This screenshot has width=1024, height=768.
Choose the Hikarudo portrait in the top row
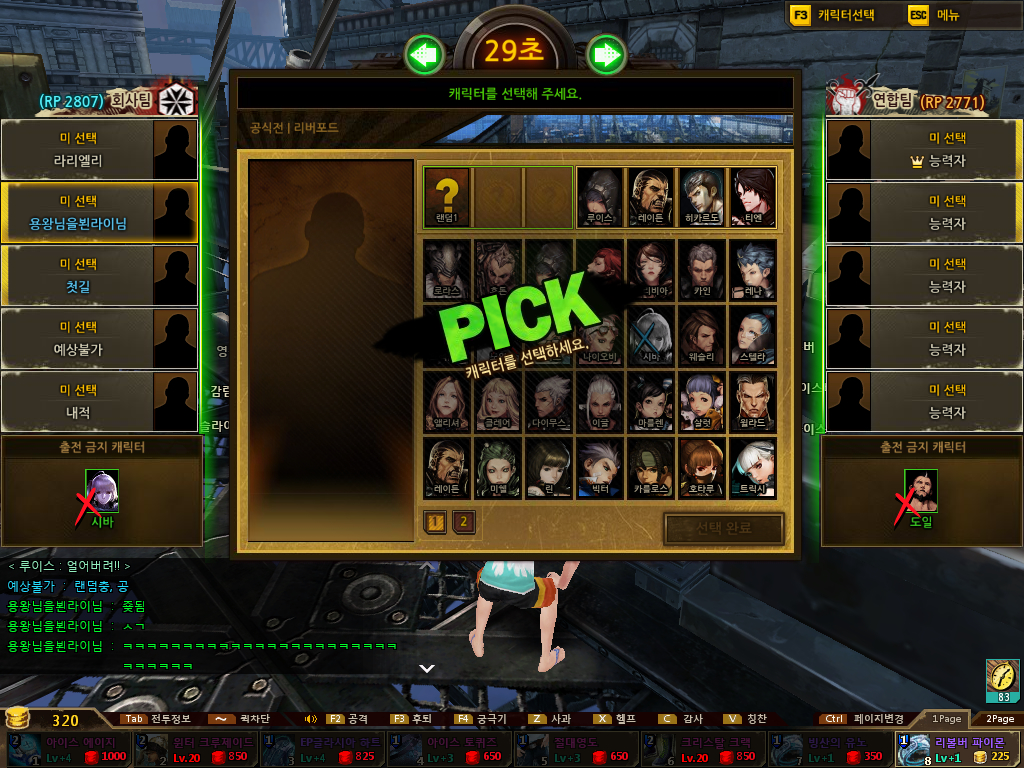coord(702,196)
